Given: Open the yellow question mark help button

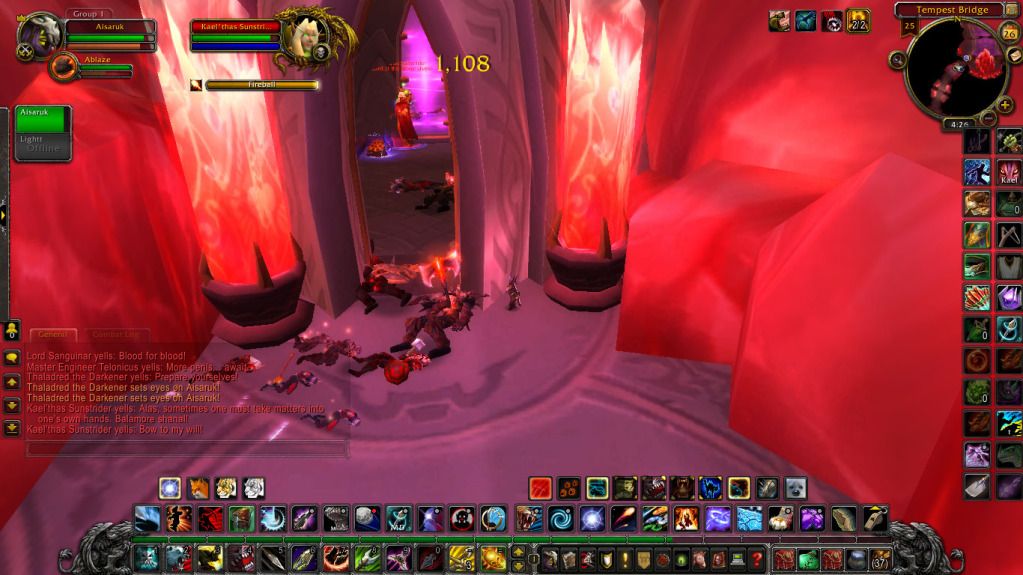Looking at the screenshot, I should 758,559.
